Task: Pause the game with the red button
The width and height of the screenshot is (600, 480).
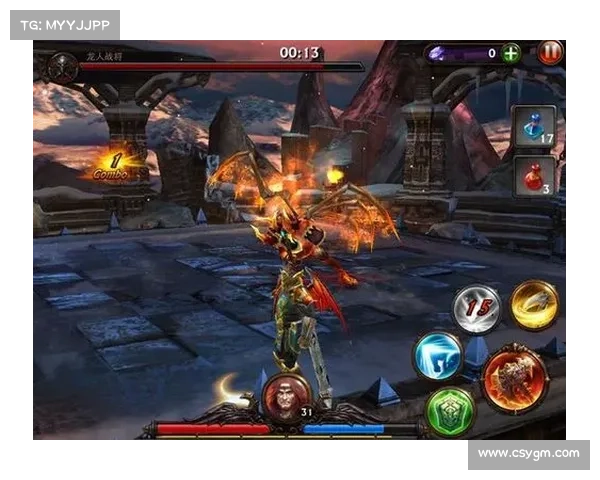Action: coord(550,53)
